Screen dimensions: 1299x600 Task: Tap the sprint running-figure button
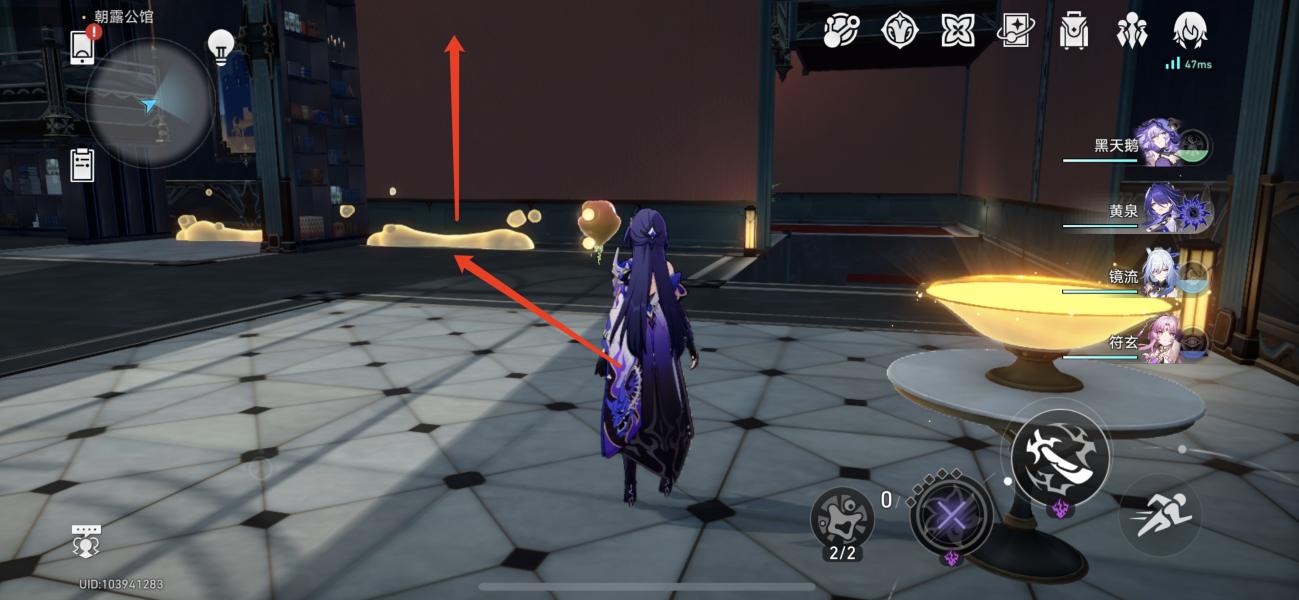pos(1159,514)
